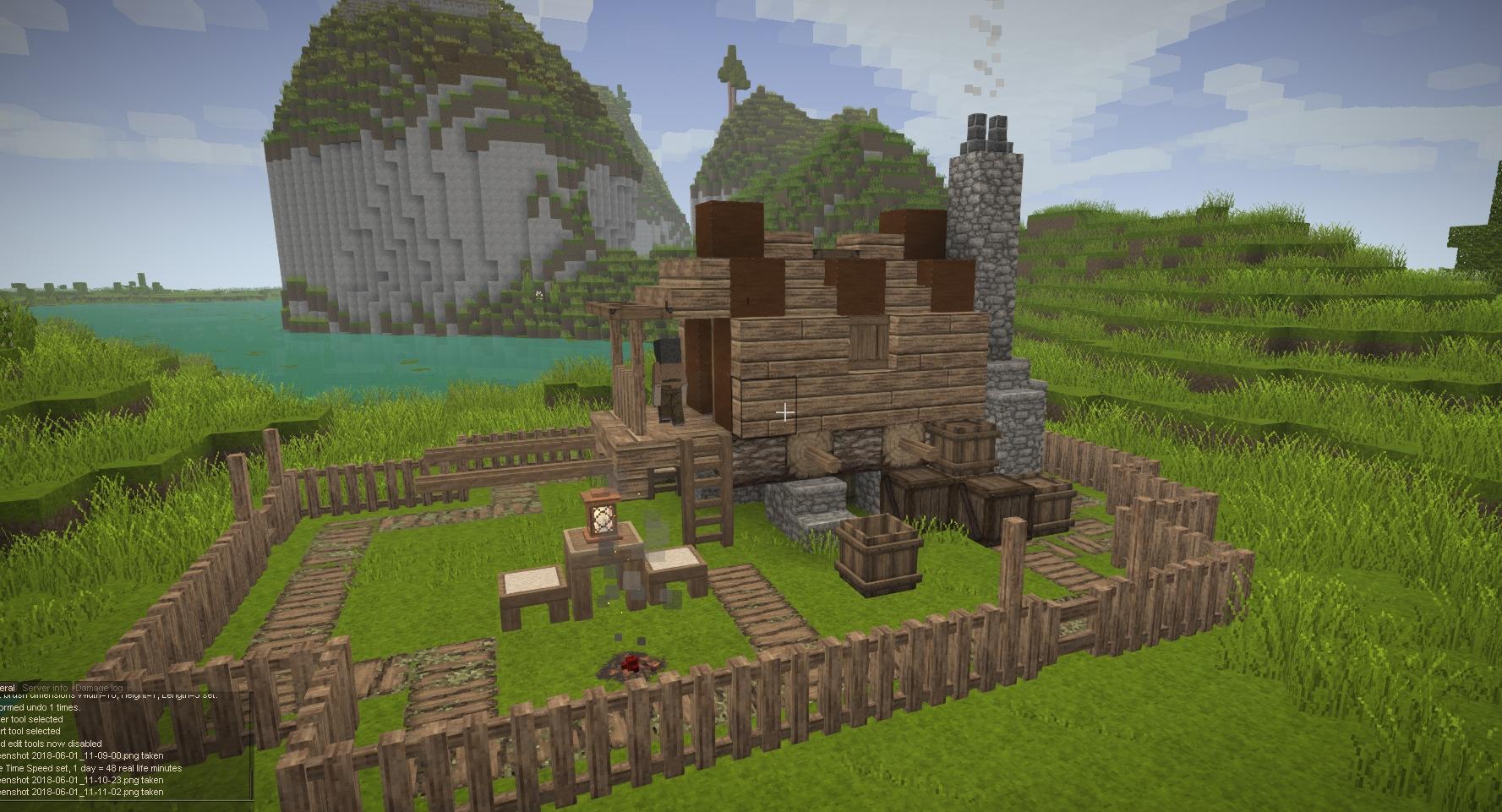The image size is (1502, 812).
Task: Open the Server info chat tab
Action: (x=45, y=688)
